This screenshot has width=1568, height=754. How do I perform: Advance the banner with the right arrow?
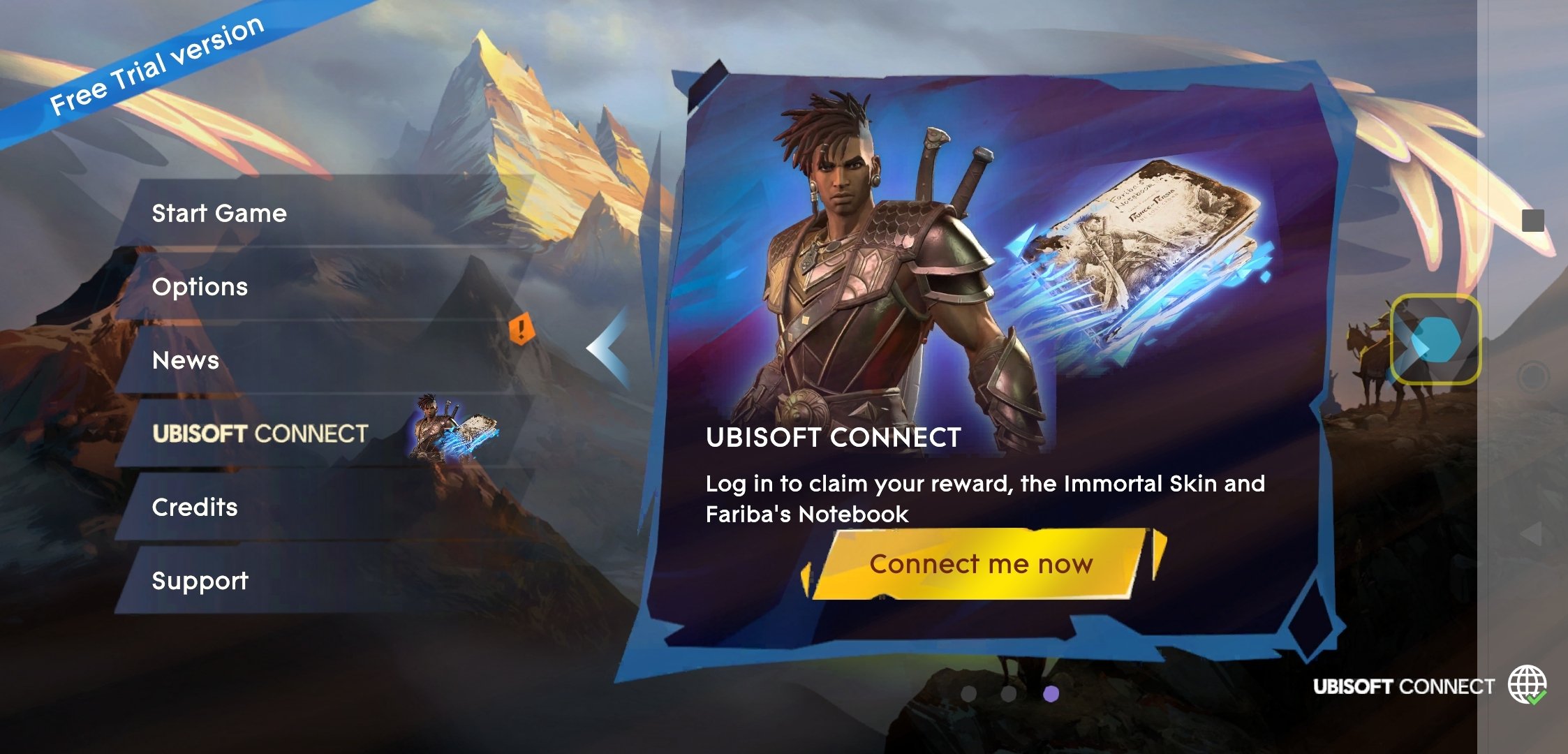tap(1434, 340)
